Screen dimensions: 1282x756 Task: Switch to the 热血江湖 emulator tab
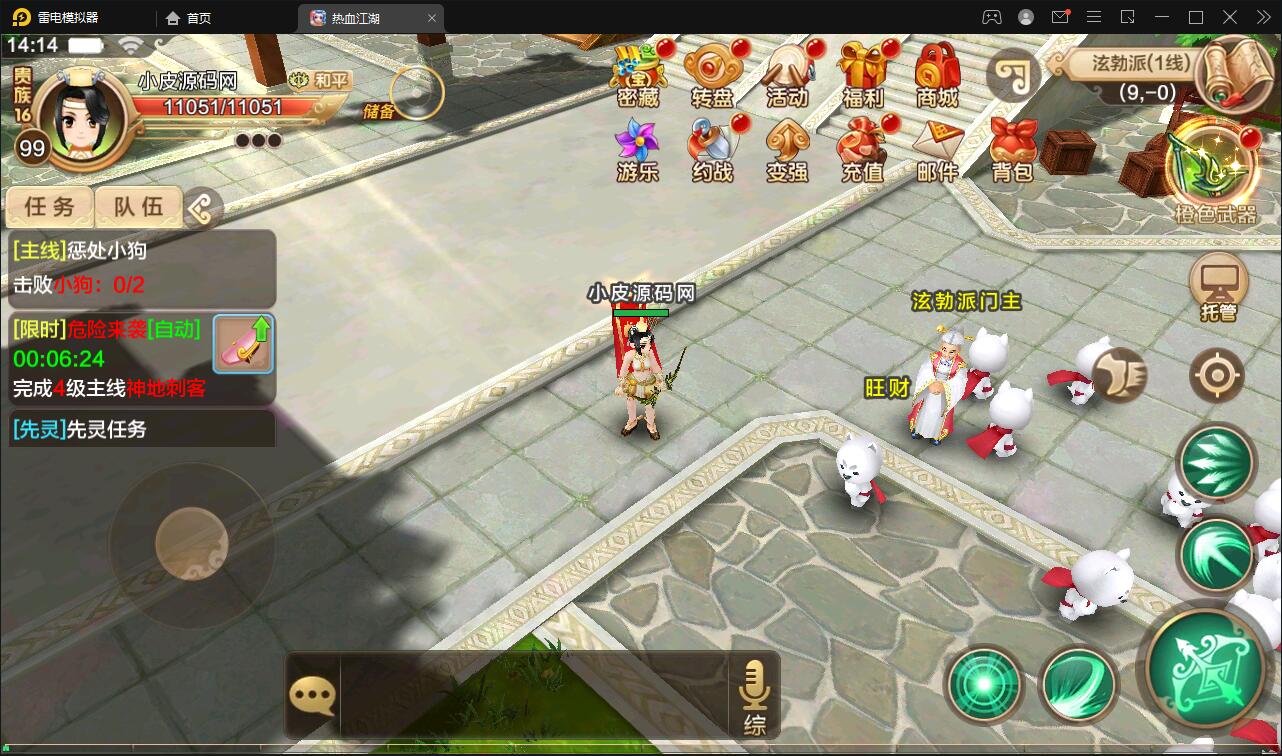tap(360, 17)
